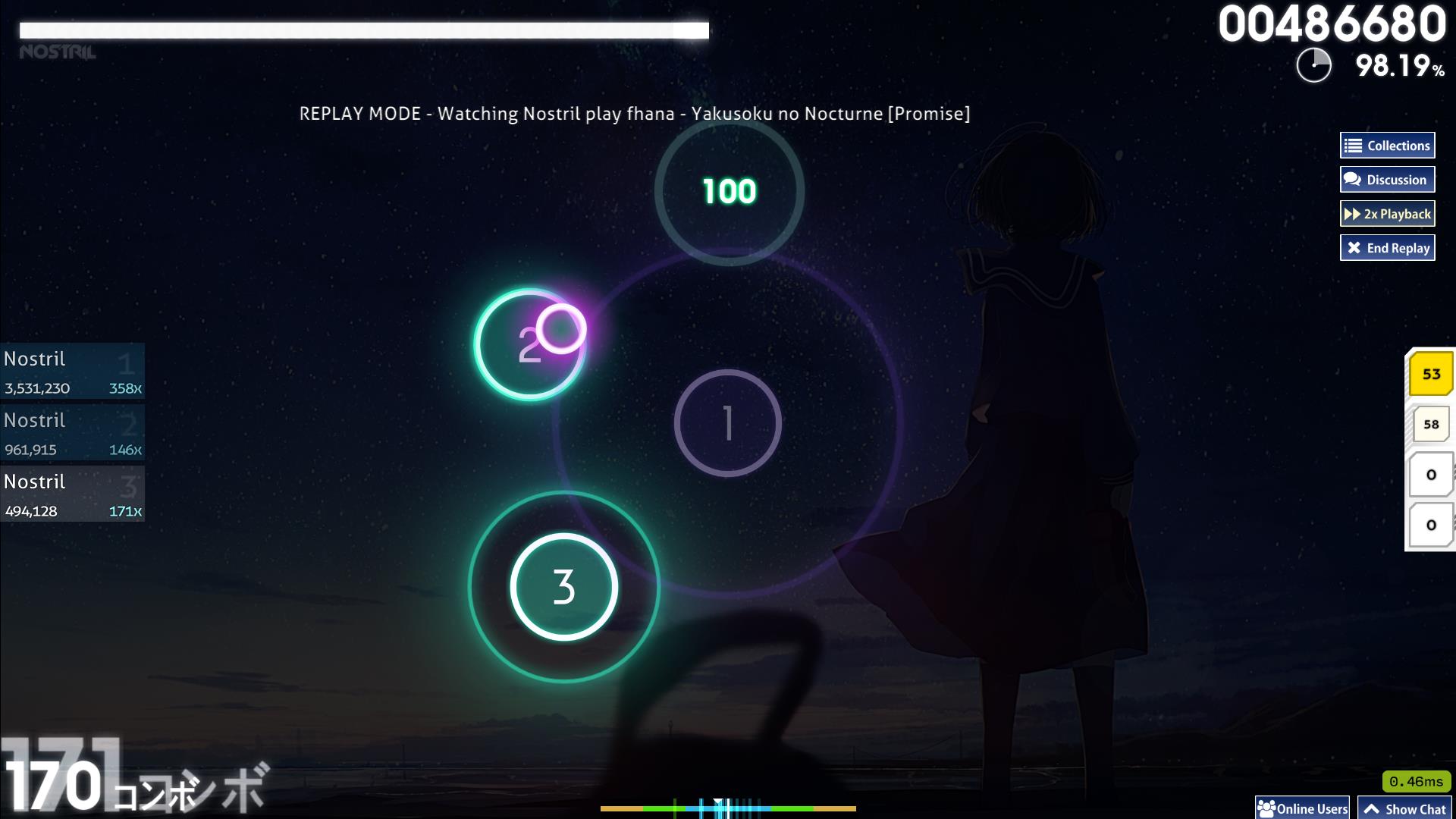
Task: Hit circle number 1
Action: click(x=727, y=423)
